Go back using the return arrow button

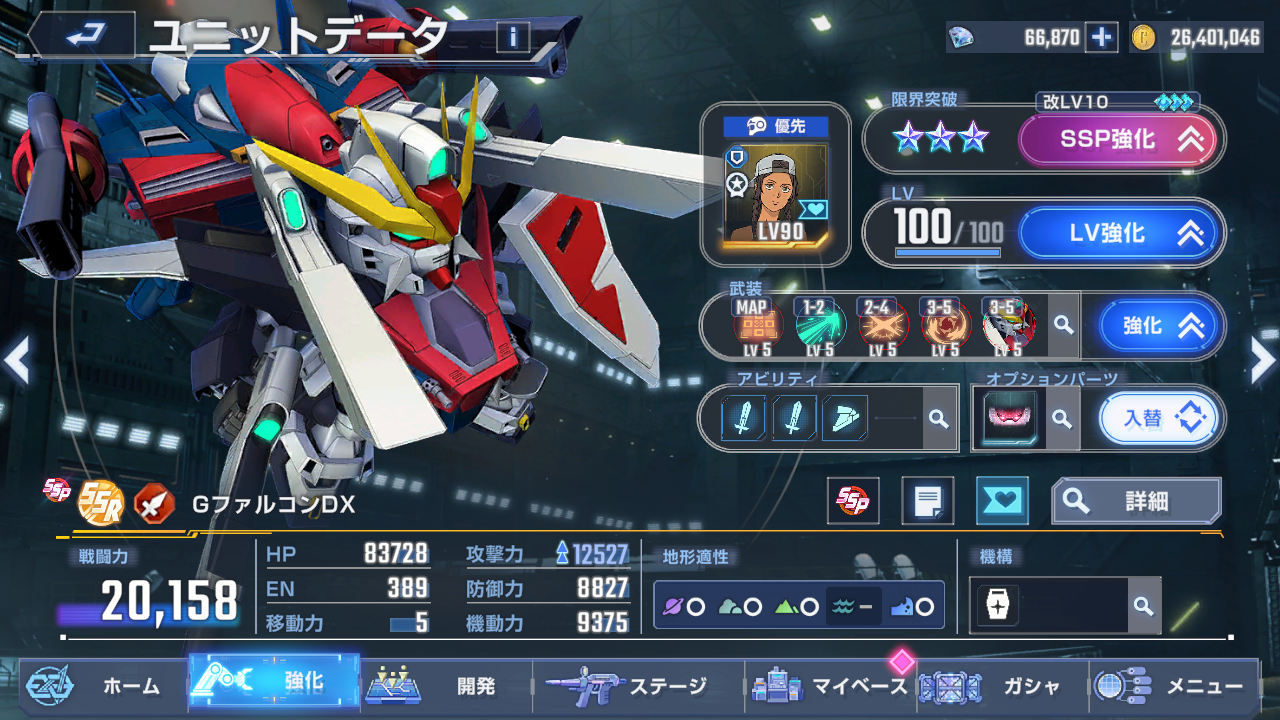click(x=80, y=37)
